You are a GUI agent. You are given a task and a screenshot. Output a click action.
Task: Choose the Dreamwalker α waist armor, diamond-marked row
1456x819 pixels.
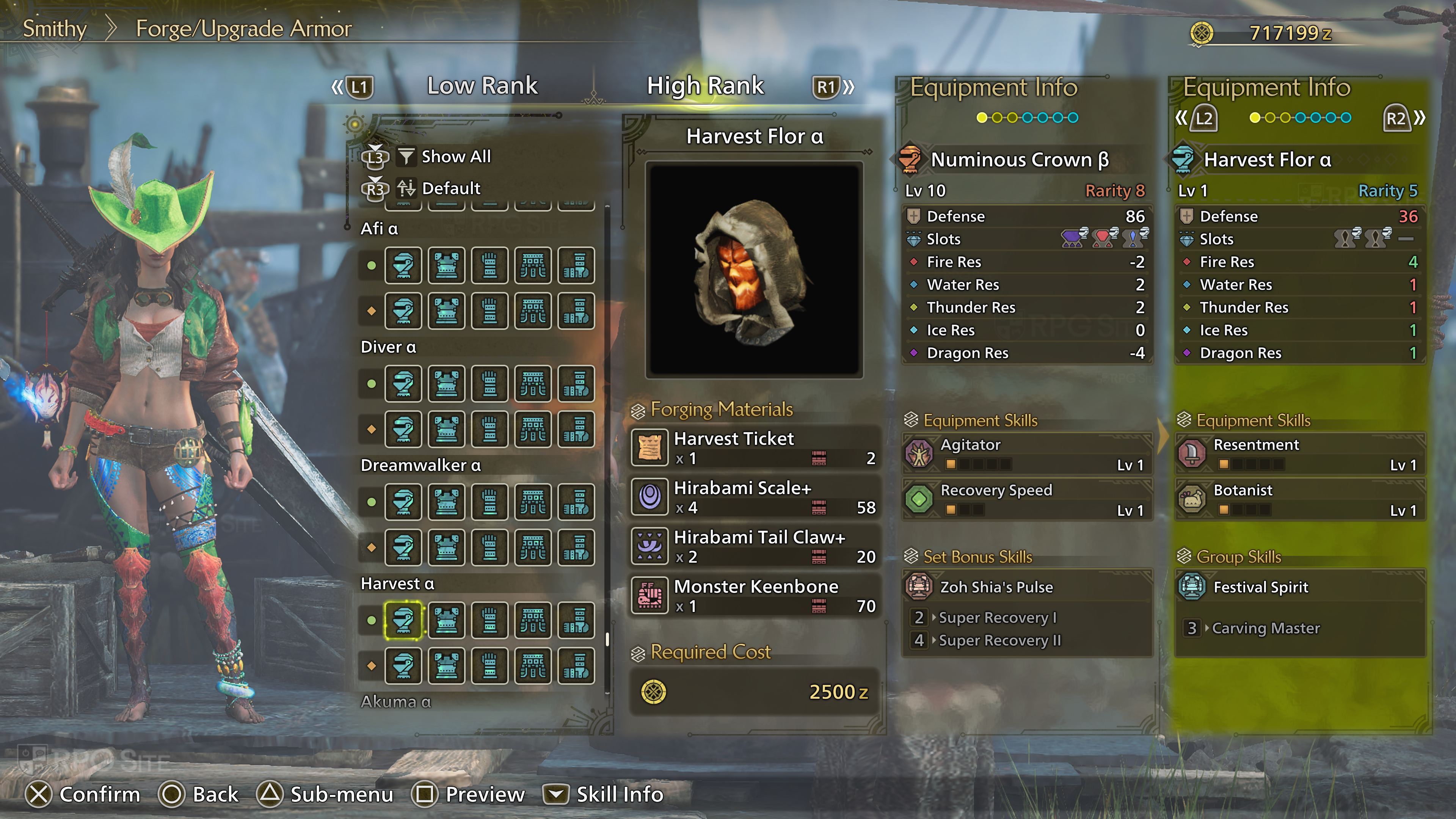[x=533, y=547]
